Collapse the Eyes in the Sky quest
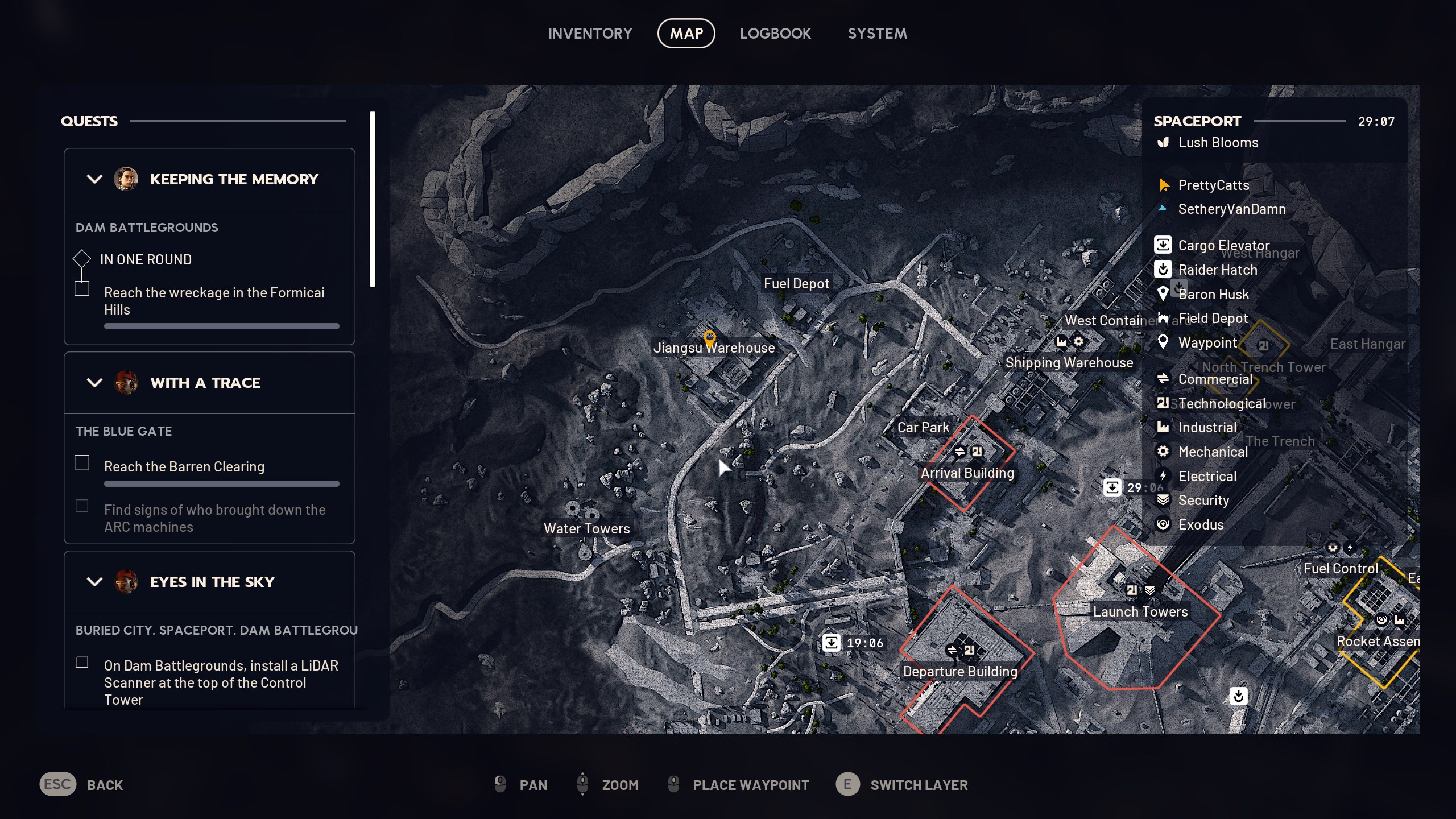The image size is (1456, 819). point(94,582)
